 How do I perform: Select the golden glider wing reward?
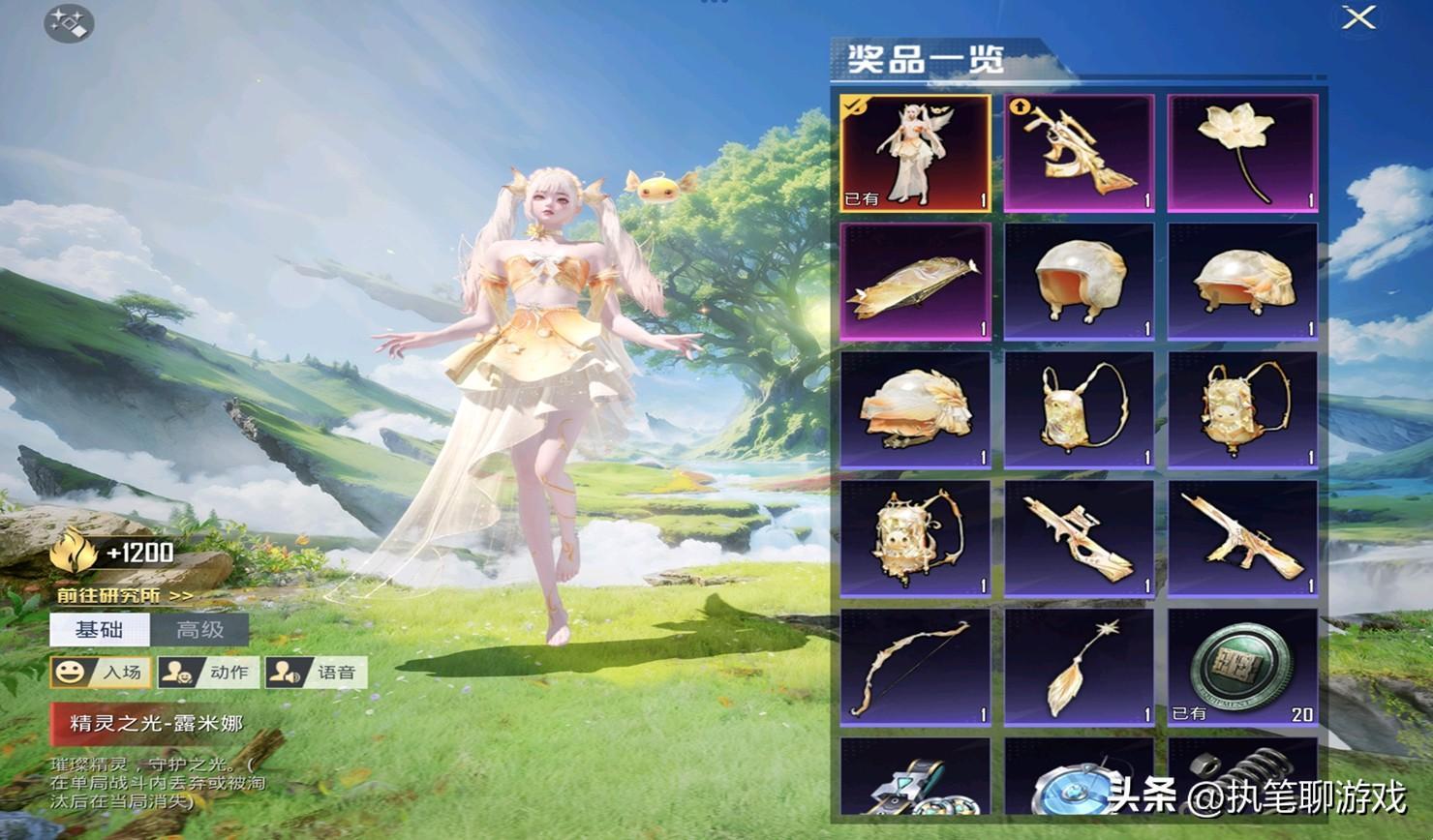point(915,282)
